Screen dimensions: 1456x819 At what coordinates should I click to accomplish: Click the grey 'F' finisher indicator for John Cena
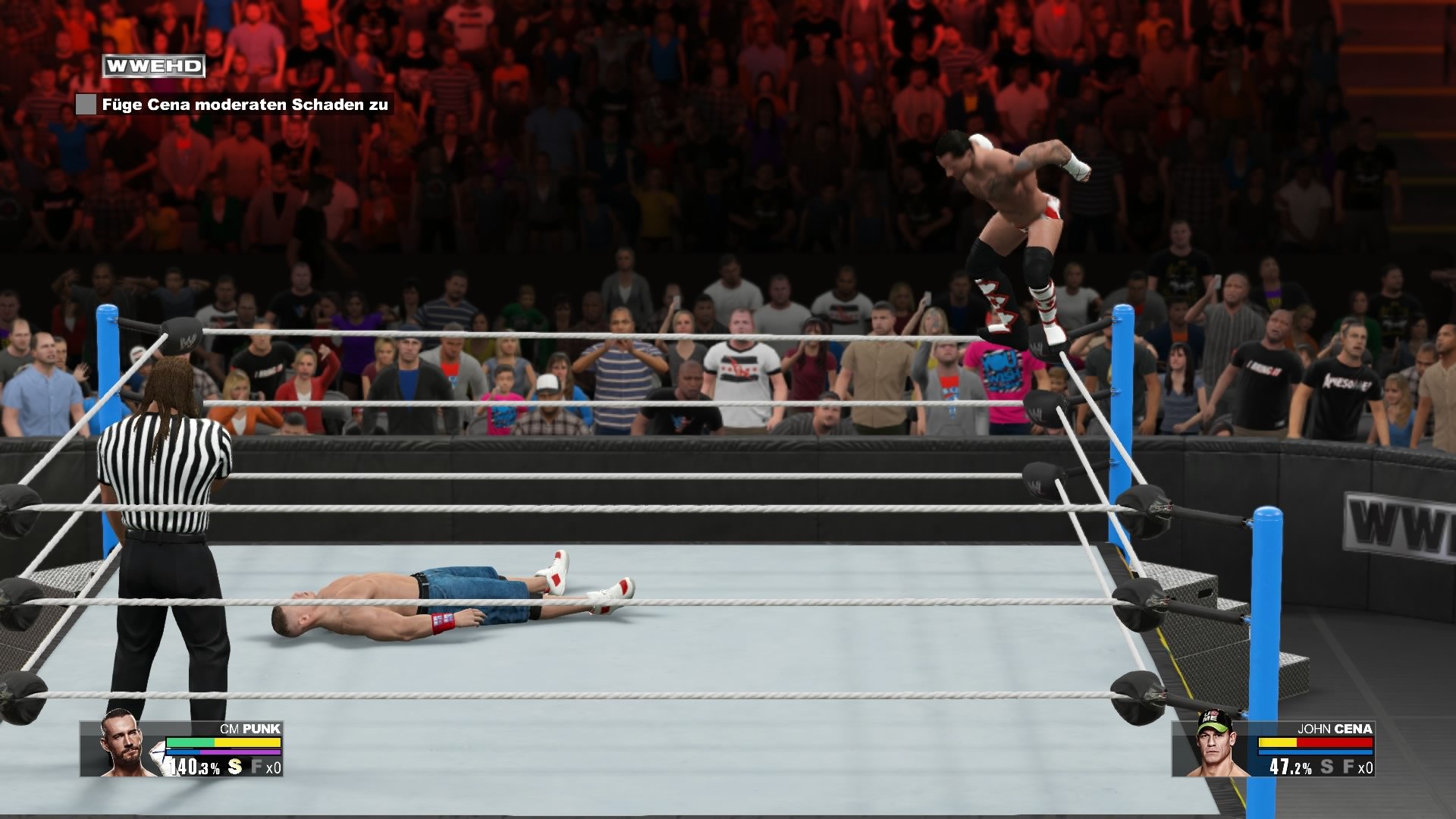click(1349, 766)
